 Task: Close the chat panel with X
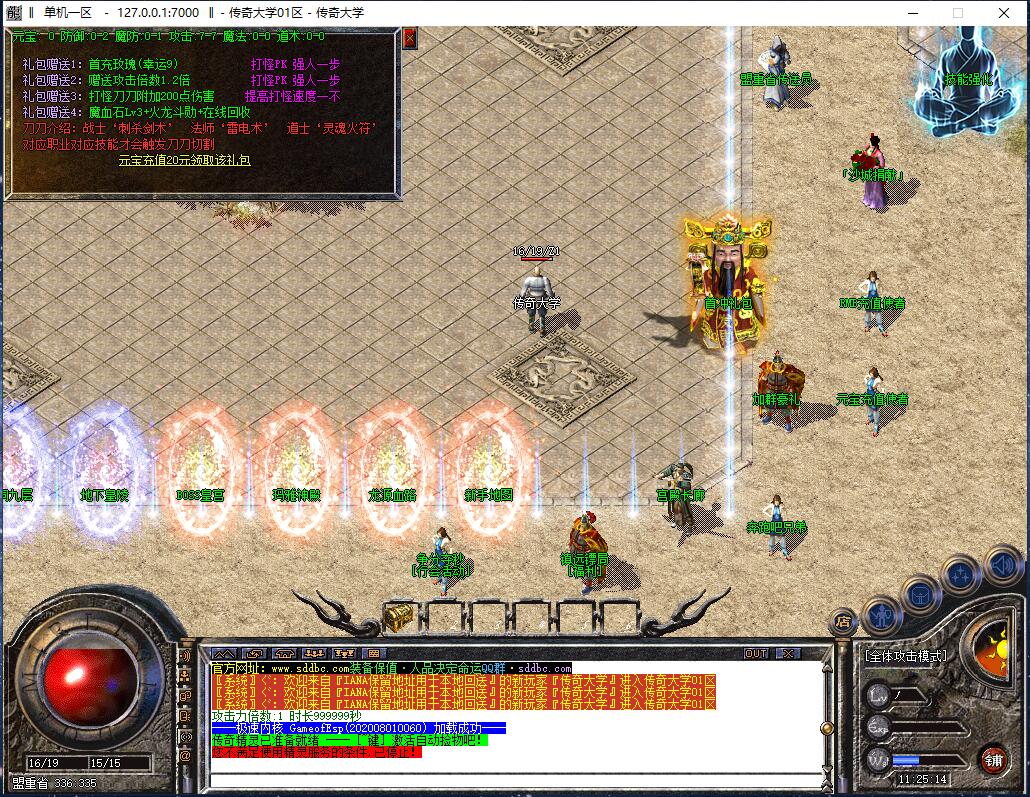pos(789,653)
